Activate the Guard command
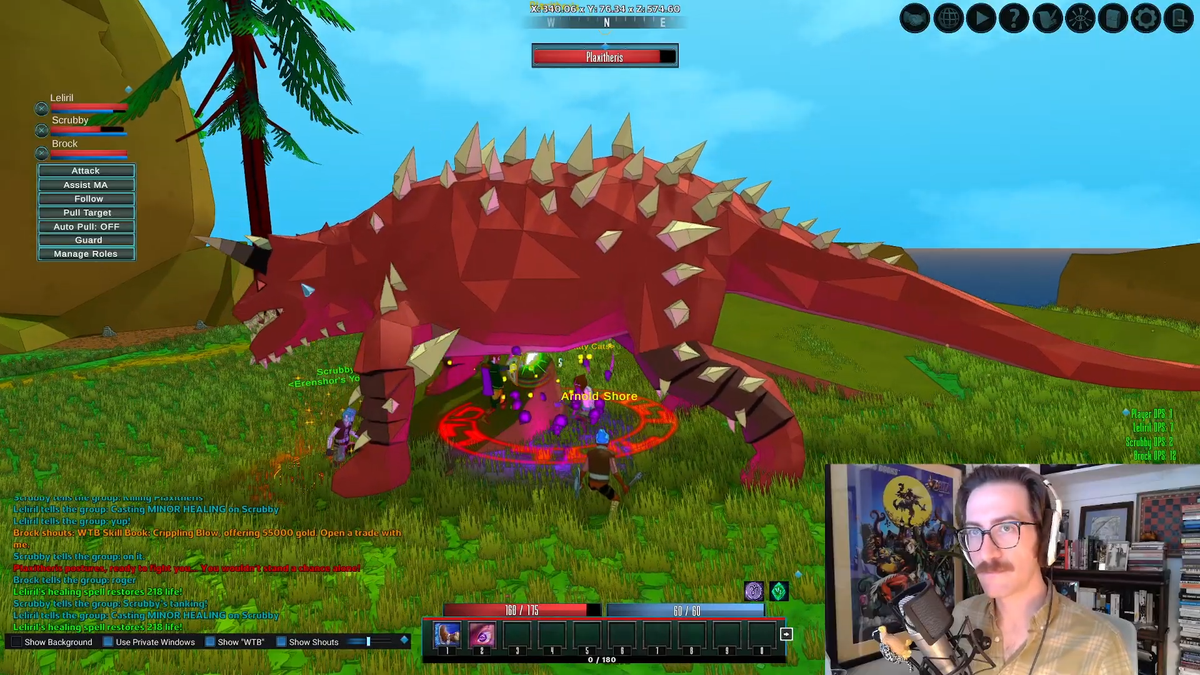Screen dimensions: 1200x675 (86, 240)
